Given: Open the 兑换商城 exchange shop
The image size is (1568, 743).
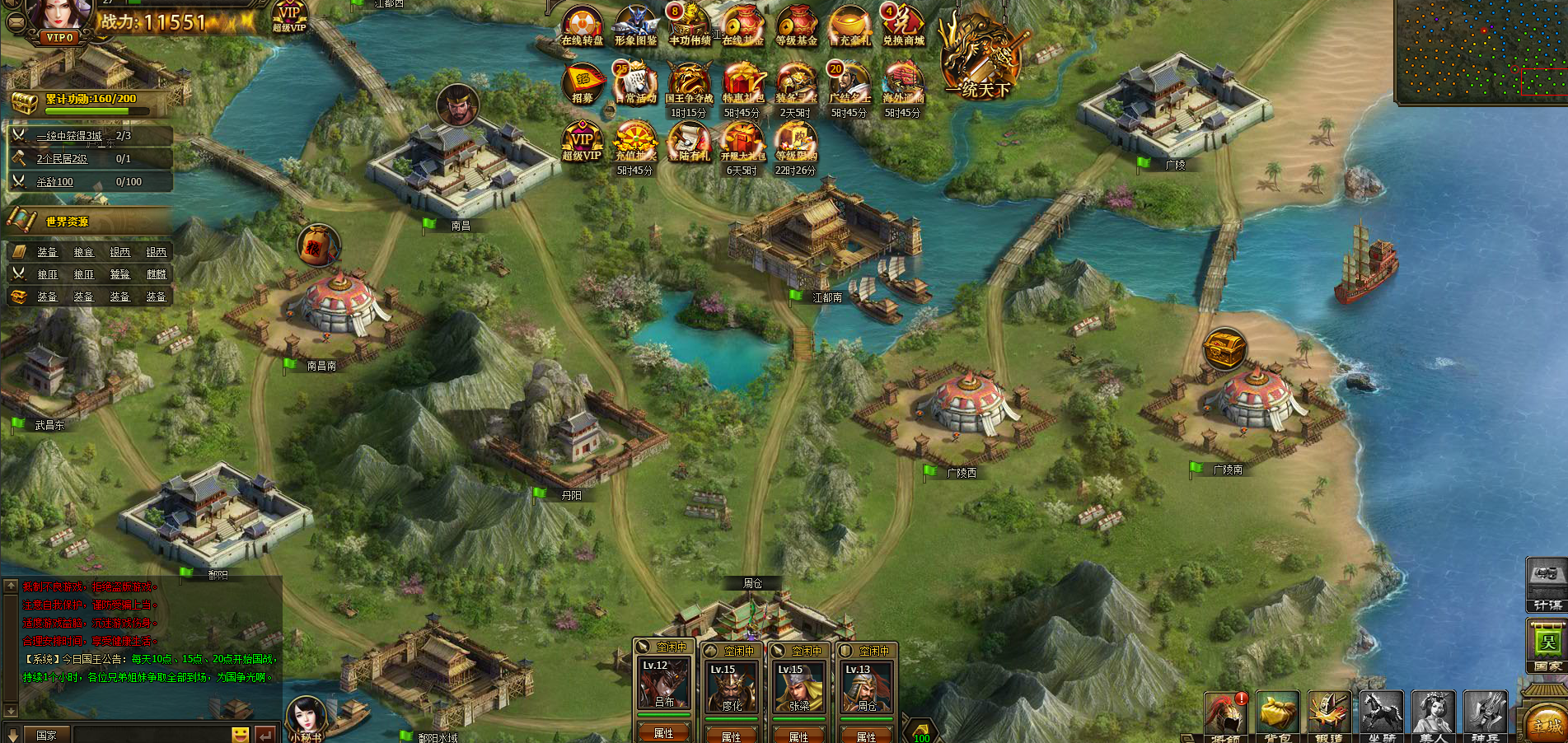Looking at the screenshot, I should click(903, 25).
